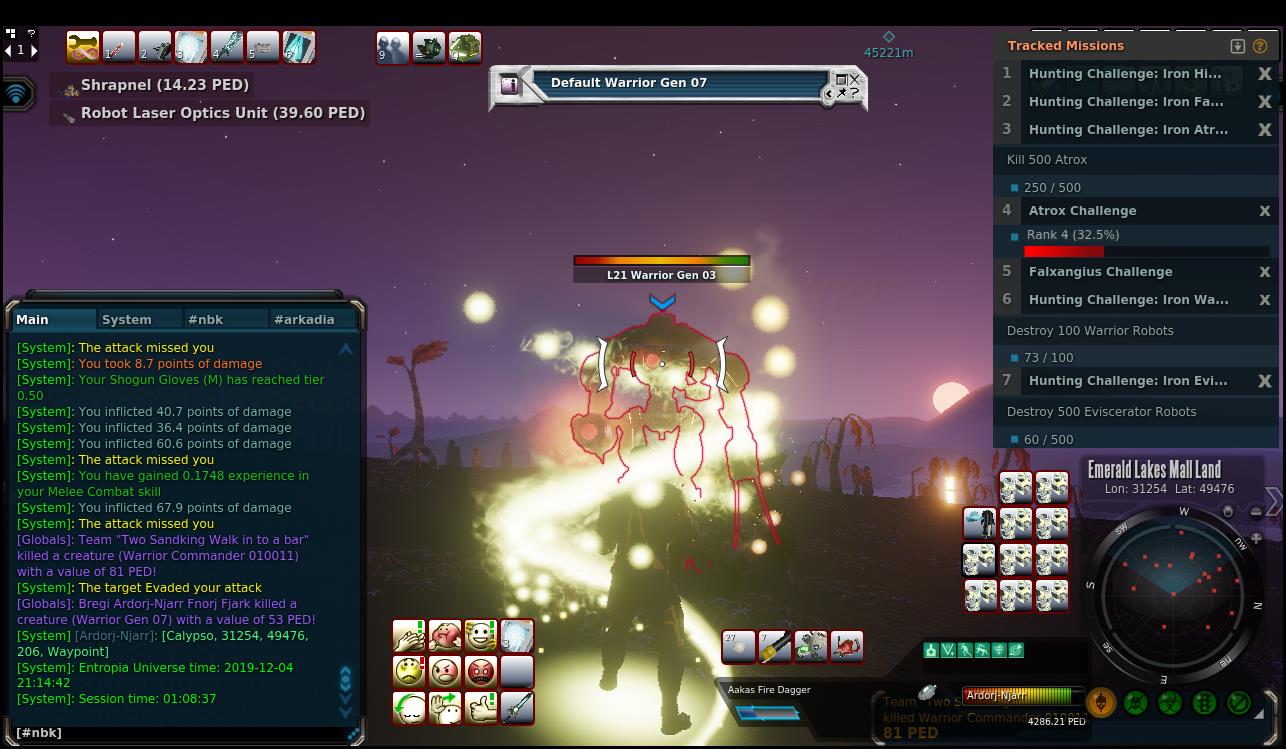
Task: Select the Hunting Challenge: Iron Wa... mission row
Action: click(1128, 300)
